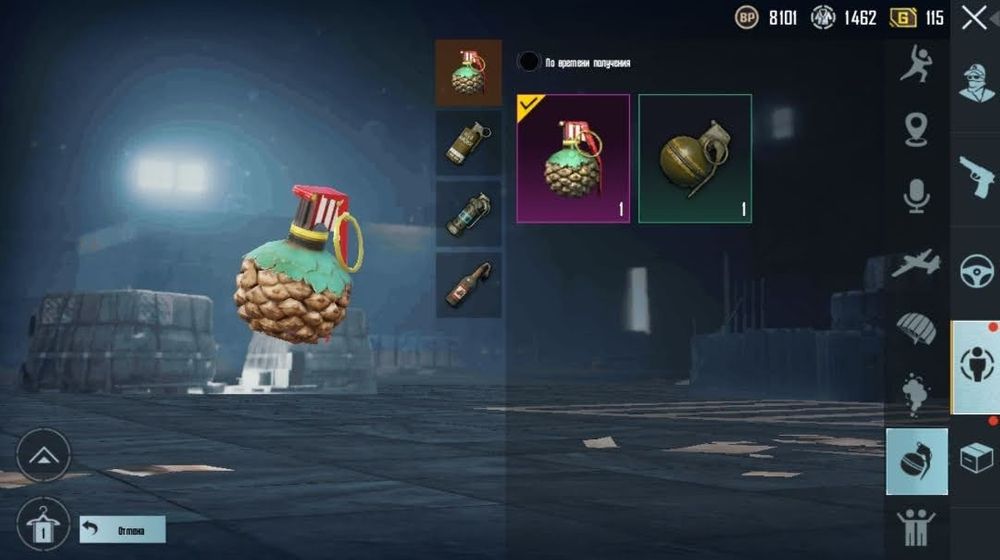The image size is (1000, 560).
Task: Select the smoke grenade type
Action: 468,143
